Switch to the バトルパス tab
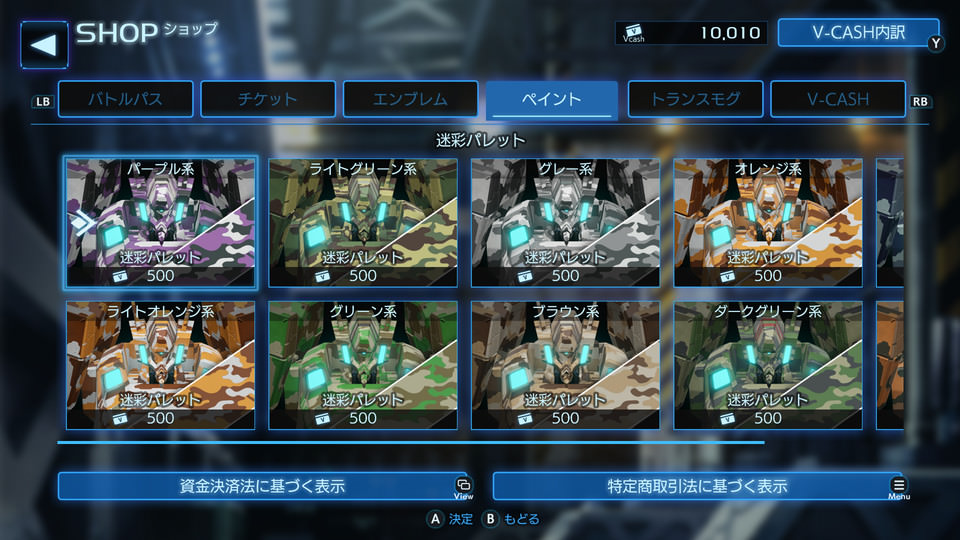960x540 pixels. 125,99
